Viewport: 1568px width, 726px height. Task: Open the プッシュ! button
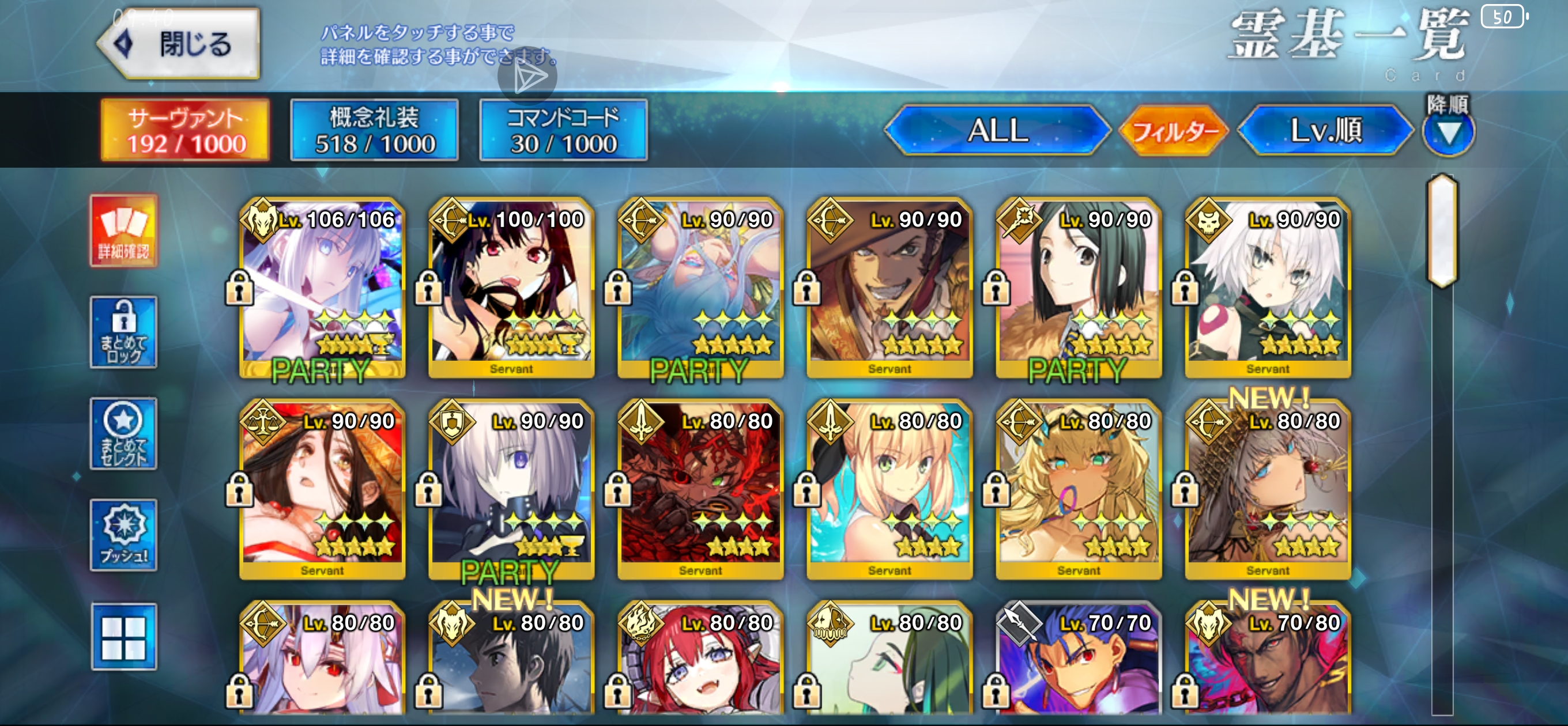coord(123,535)
